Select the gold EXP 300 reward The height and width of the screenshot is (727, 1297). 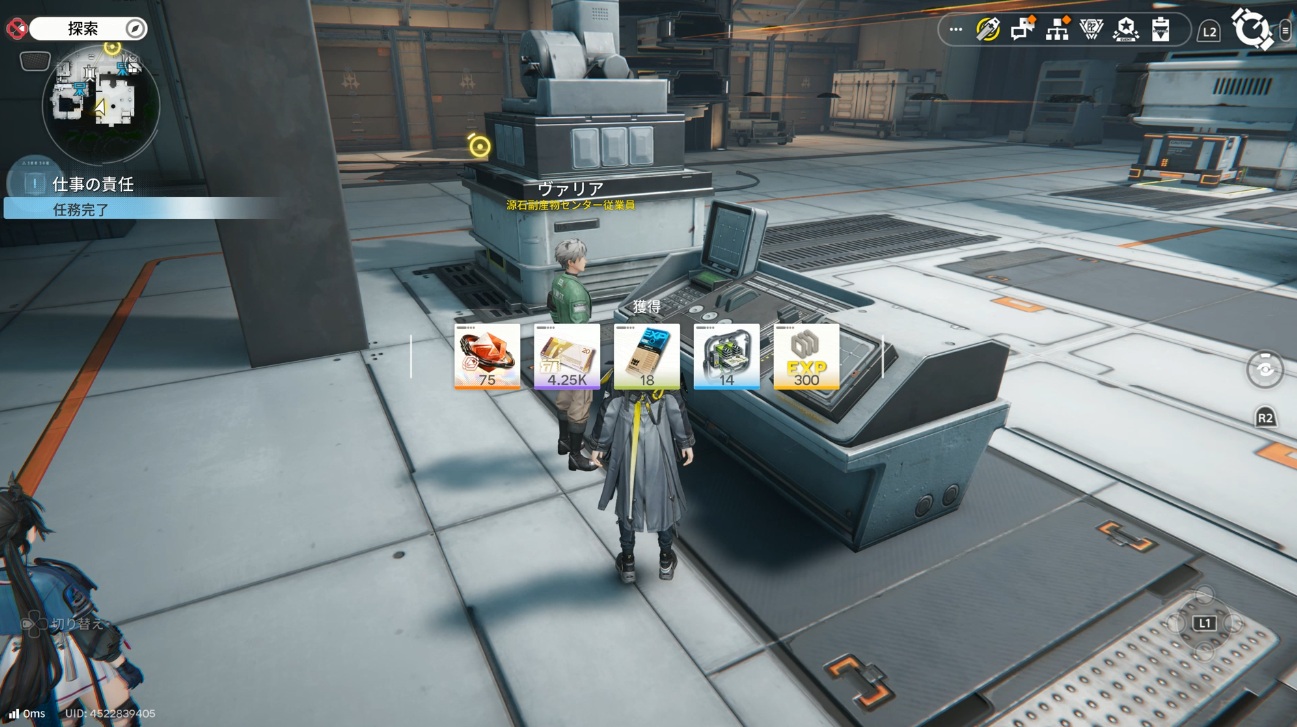806,356
